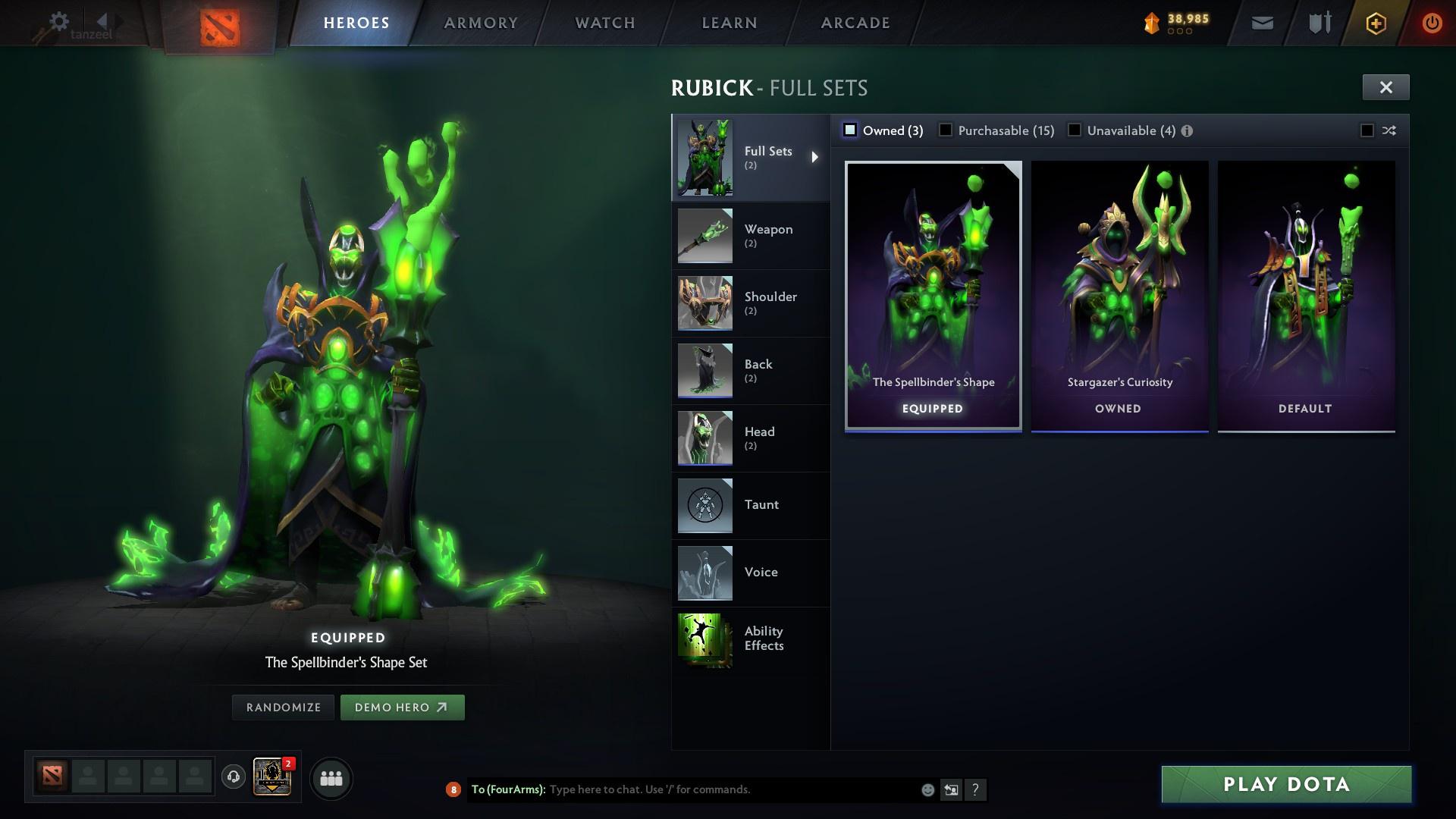Open the notifications envelope icon

click(x=1261, y=23)
